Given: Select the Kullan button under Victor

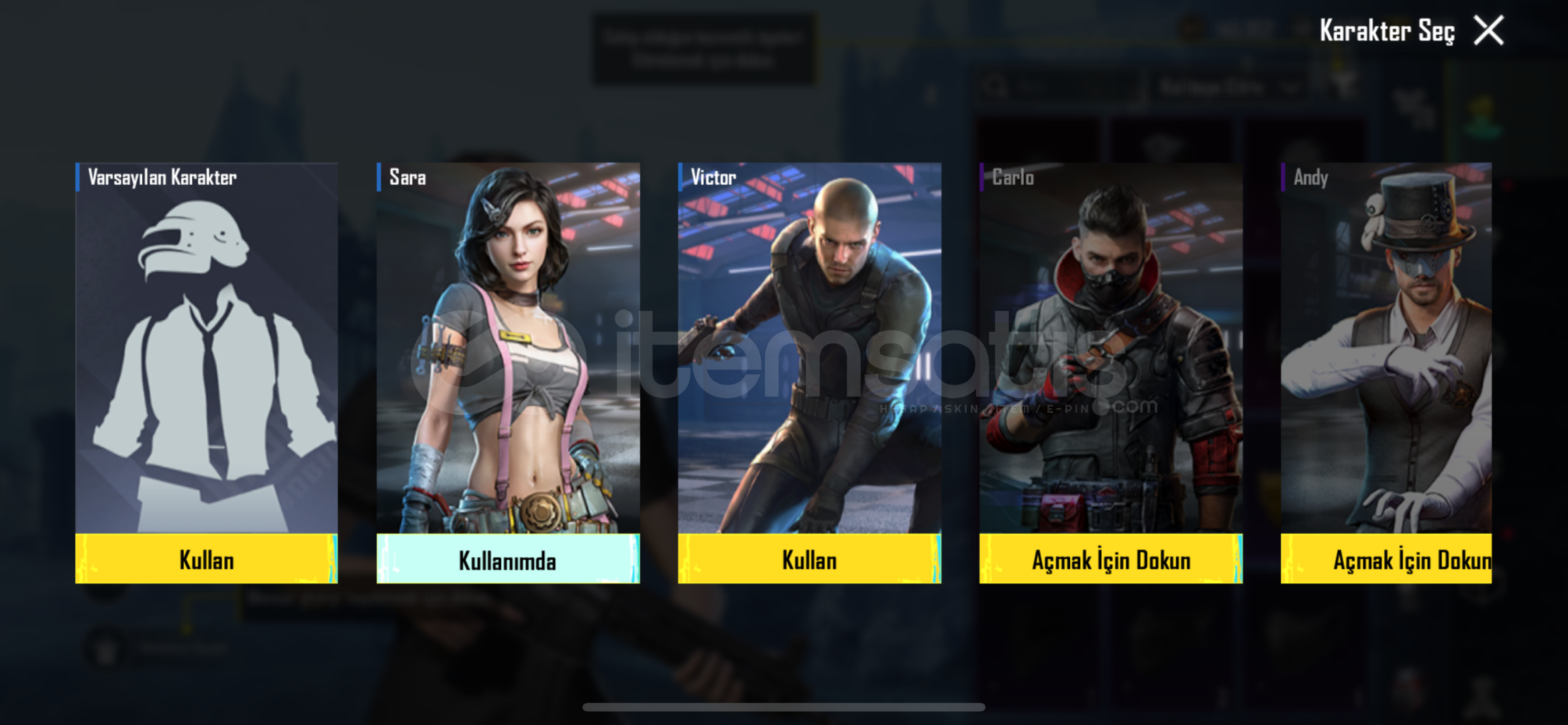Looking at the screenshot, I should (x=808, y=559).
